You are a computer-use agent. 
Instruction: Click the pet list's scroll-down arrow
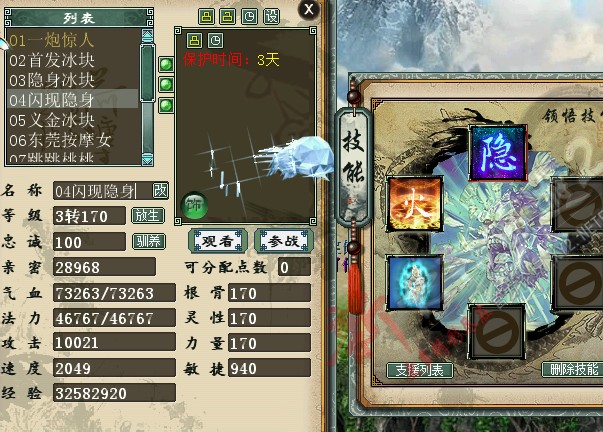point(147,158)
